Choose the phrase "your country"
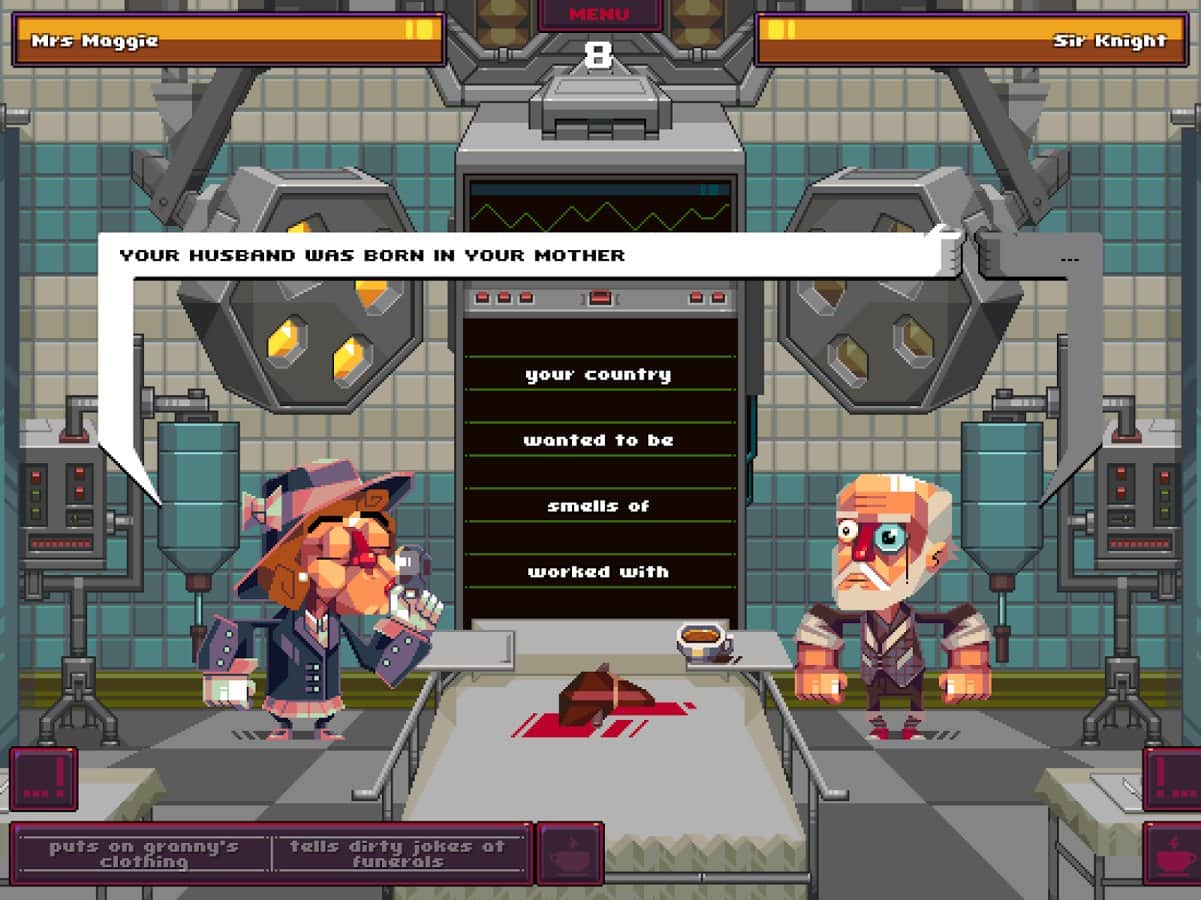The image size is (1201, 900). tap(598, 375)
